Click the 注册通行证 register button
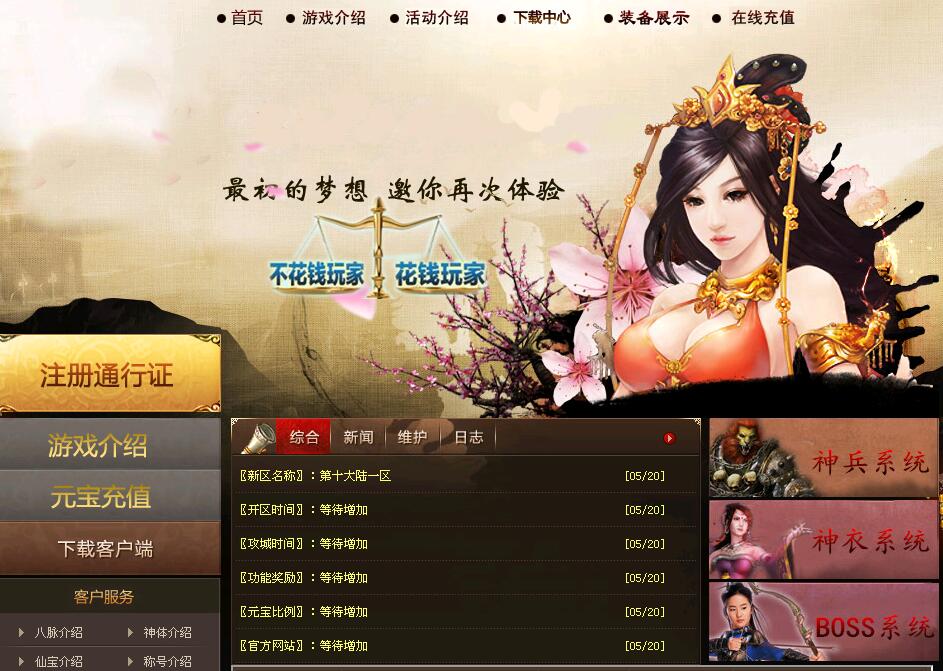The height and width of the screenshot is (671, 943). (x=108, y=376)
